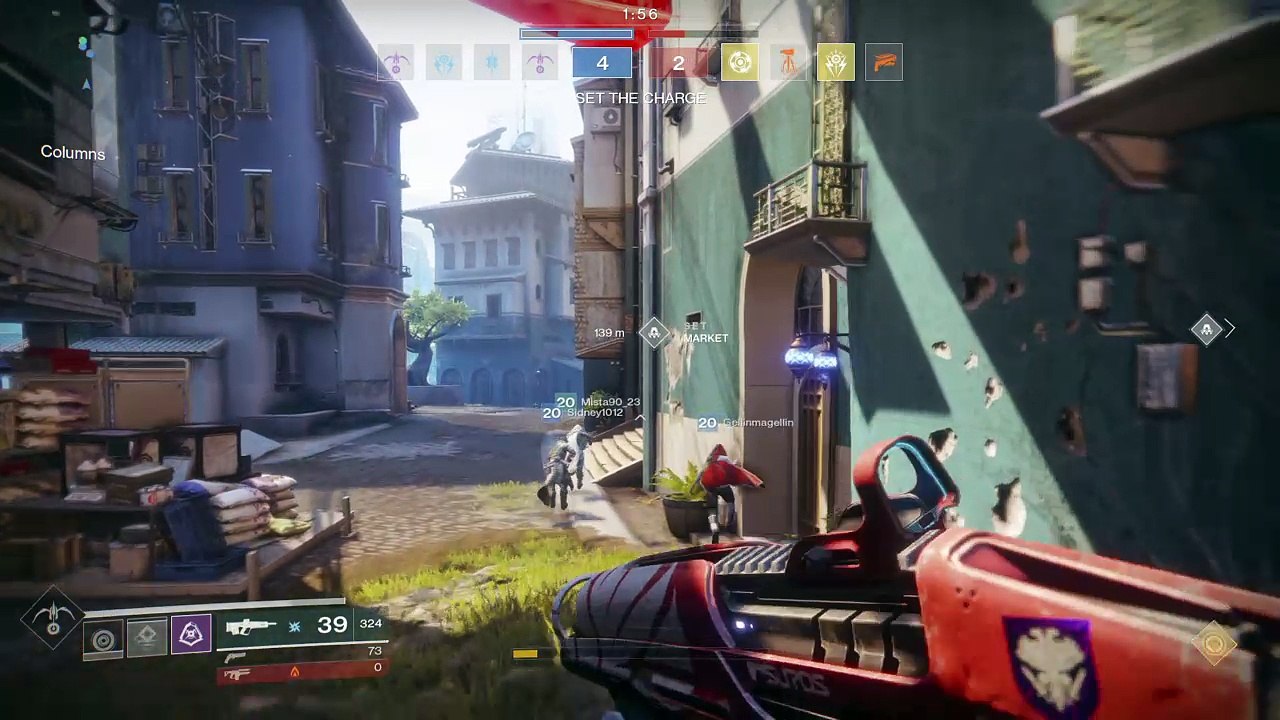Screen dimensions: 1280x720
Task: Click the enemy orange tripod class icon
Action: point(788,63)
